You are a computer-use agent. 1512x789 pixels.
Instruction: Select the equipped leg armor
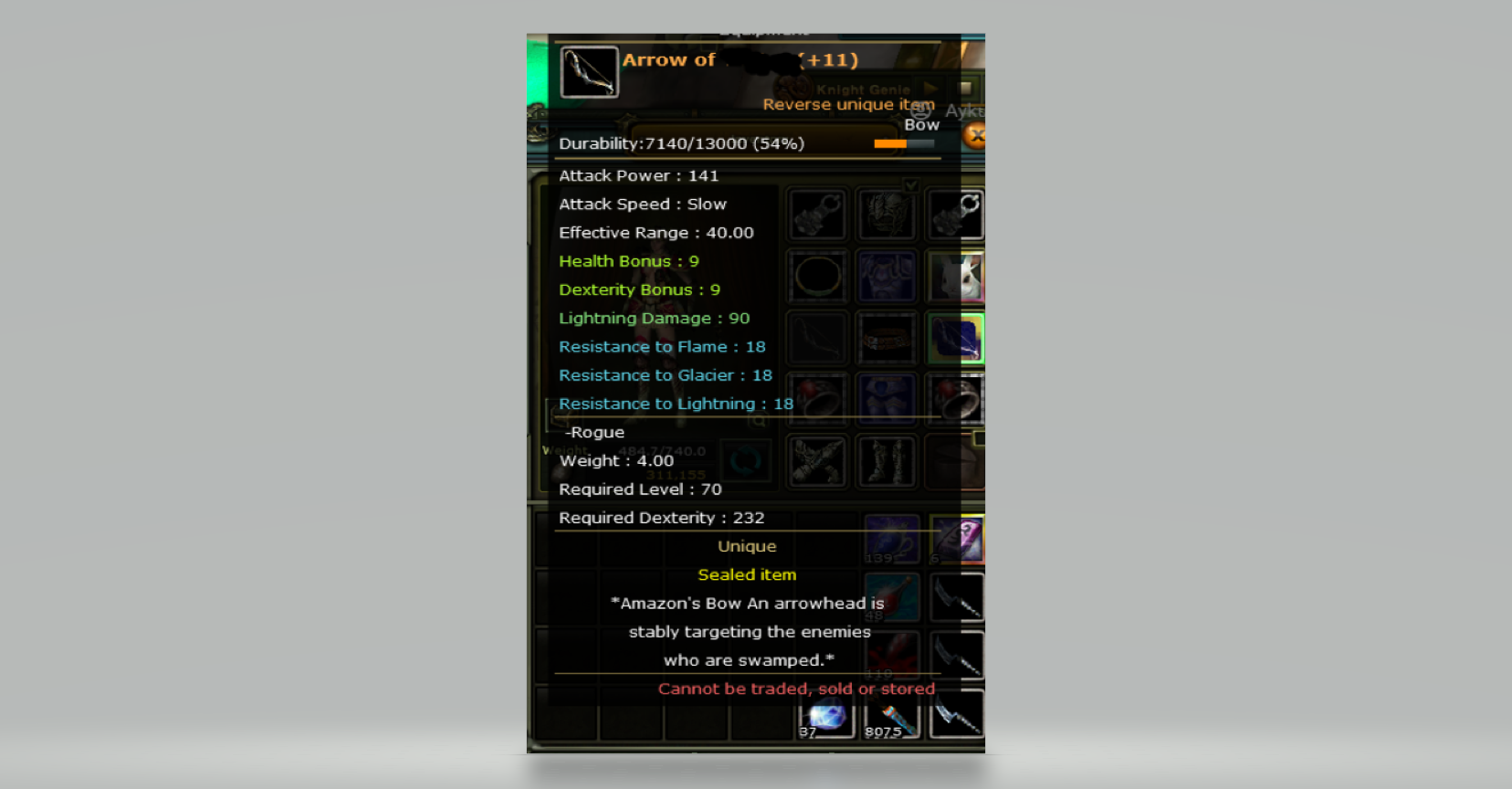(x=886, y=397)
